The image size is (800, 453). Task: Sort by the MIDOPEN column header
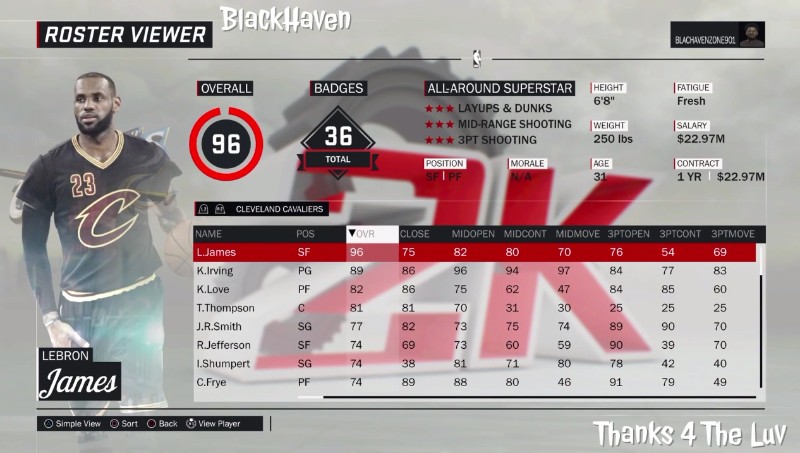472,234
